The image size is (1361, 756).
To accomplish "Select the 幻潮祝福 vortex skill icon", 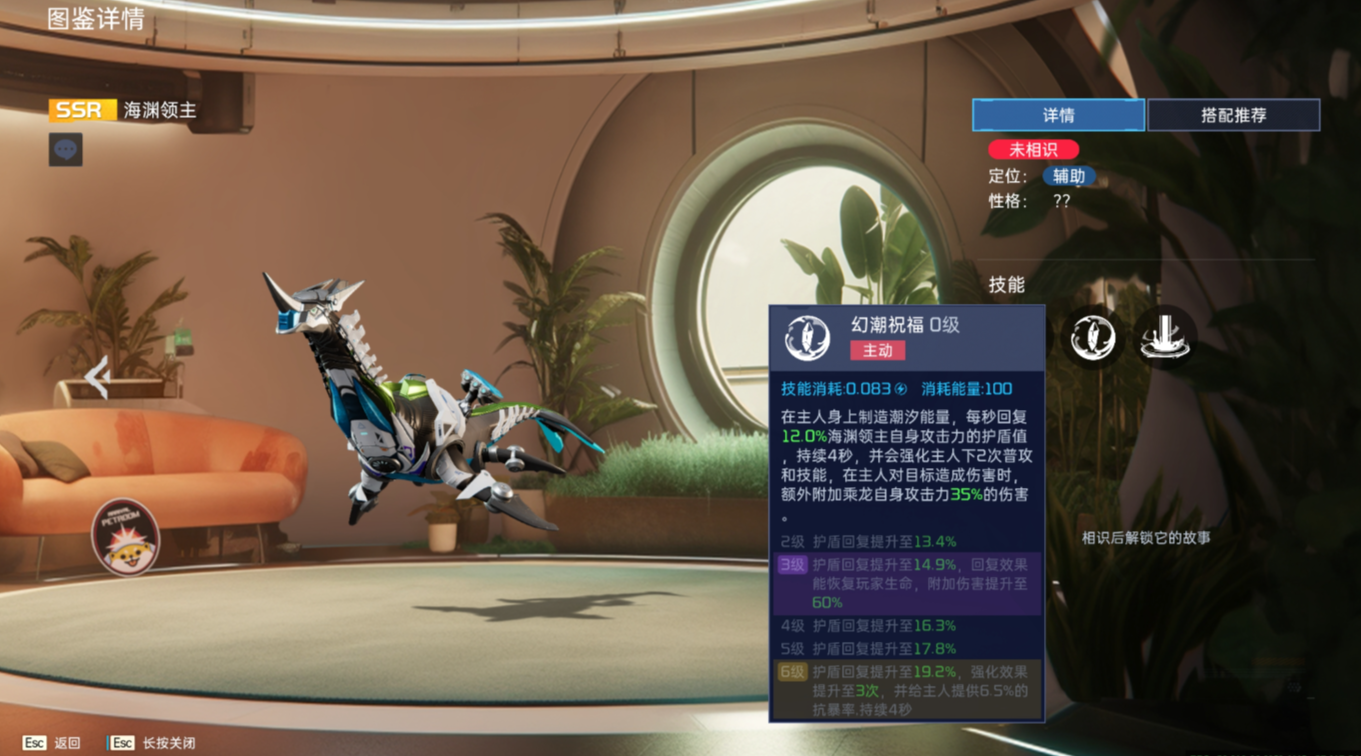I will (1093, 337).
